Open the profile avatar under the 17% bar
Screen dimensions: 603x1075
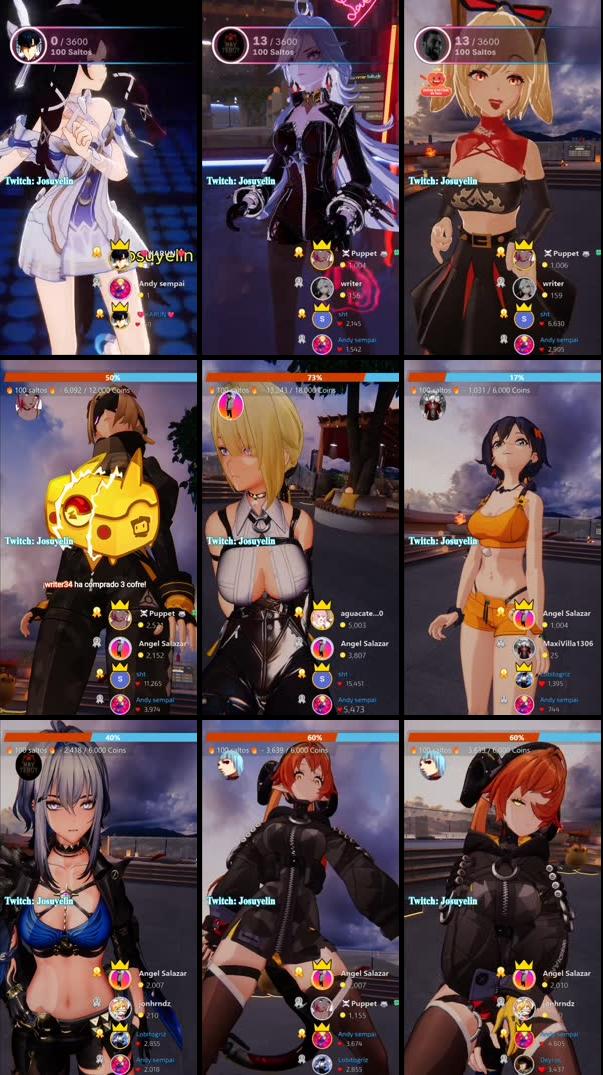click(432, 405)
